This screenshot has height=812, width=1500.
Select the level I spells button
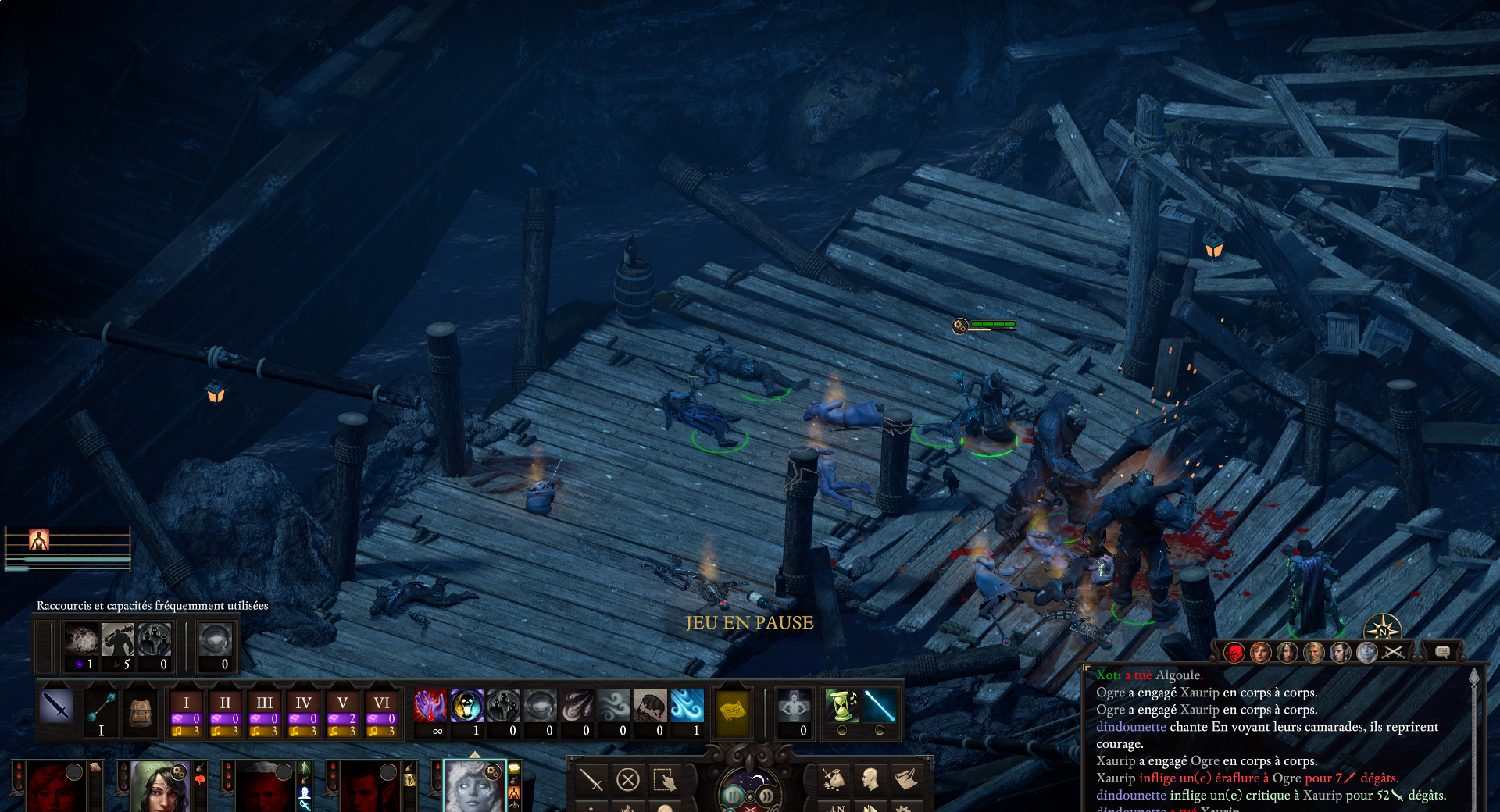186,703
